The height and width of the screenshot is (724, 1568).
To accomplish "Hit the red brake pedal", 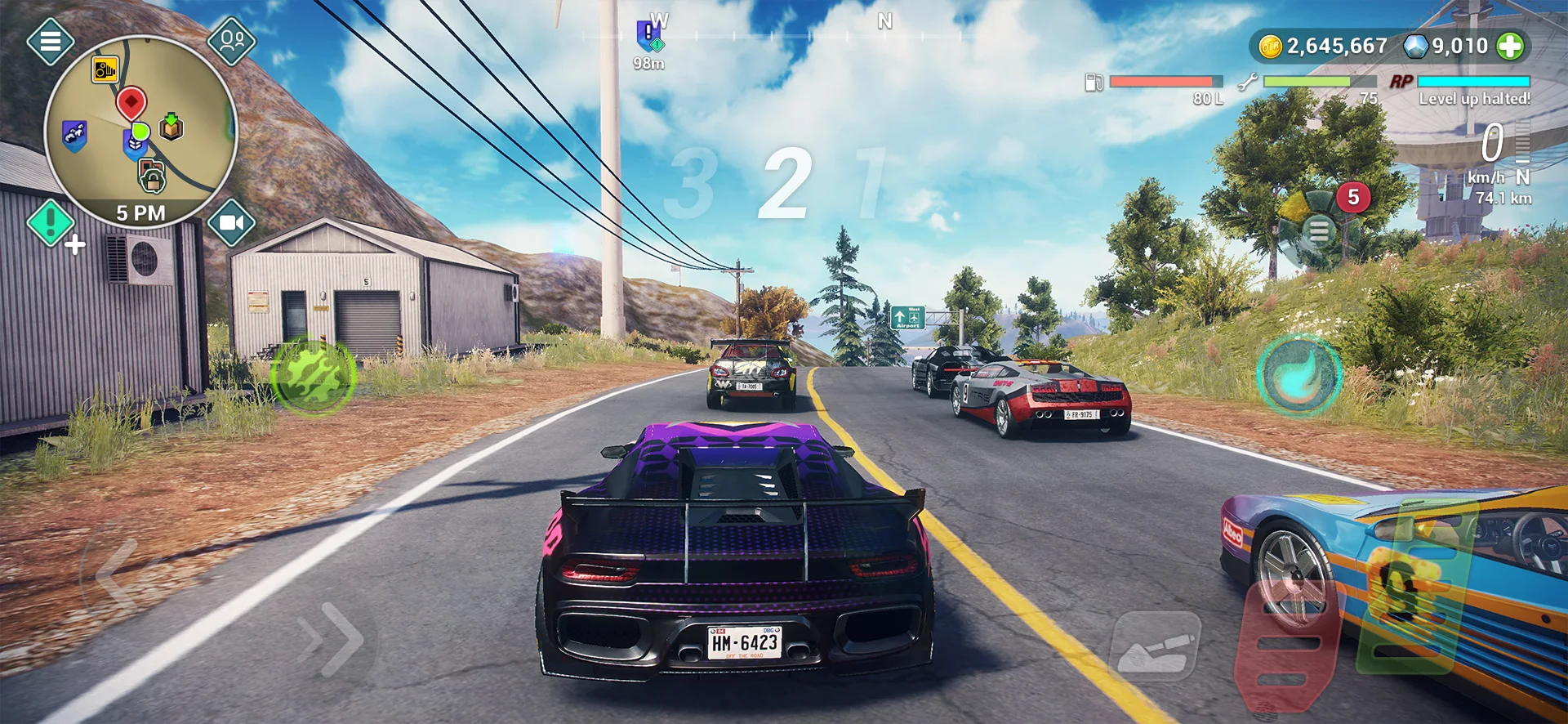I will (x=1285, y=646).
